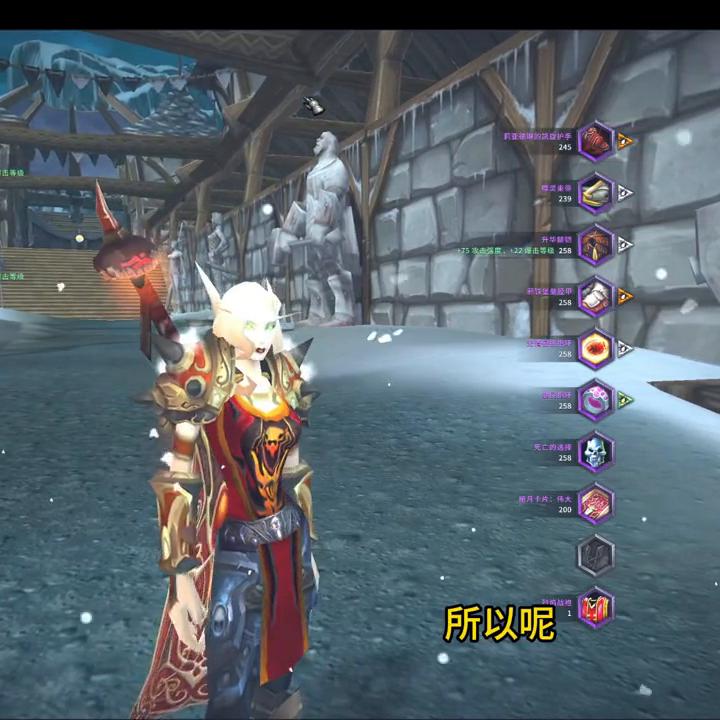The width and height of the screenshot is (720, 720).
Task: Select the red gauntlets equipment slot
Action: tap(596, 140)
